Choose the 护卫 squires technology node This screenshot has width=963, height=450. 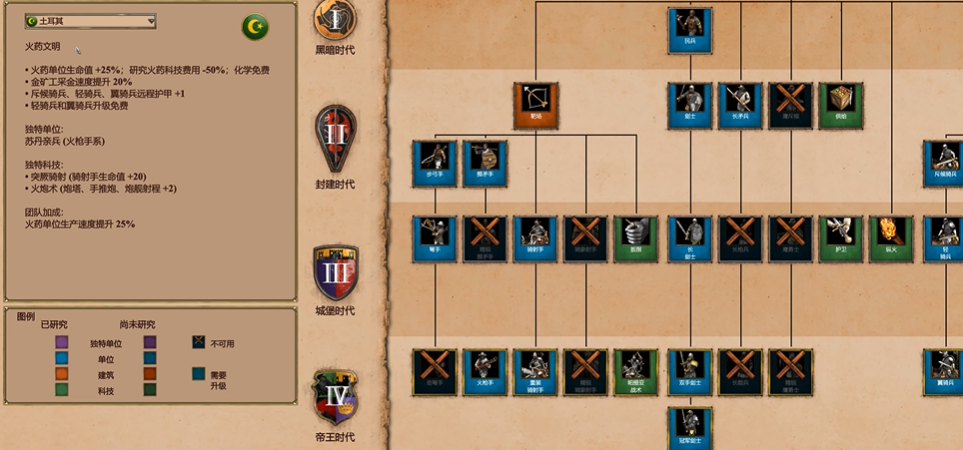click(842, 239)
